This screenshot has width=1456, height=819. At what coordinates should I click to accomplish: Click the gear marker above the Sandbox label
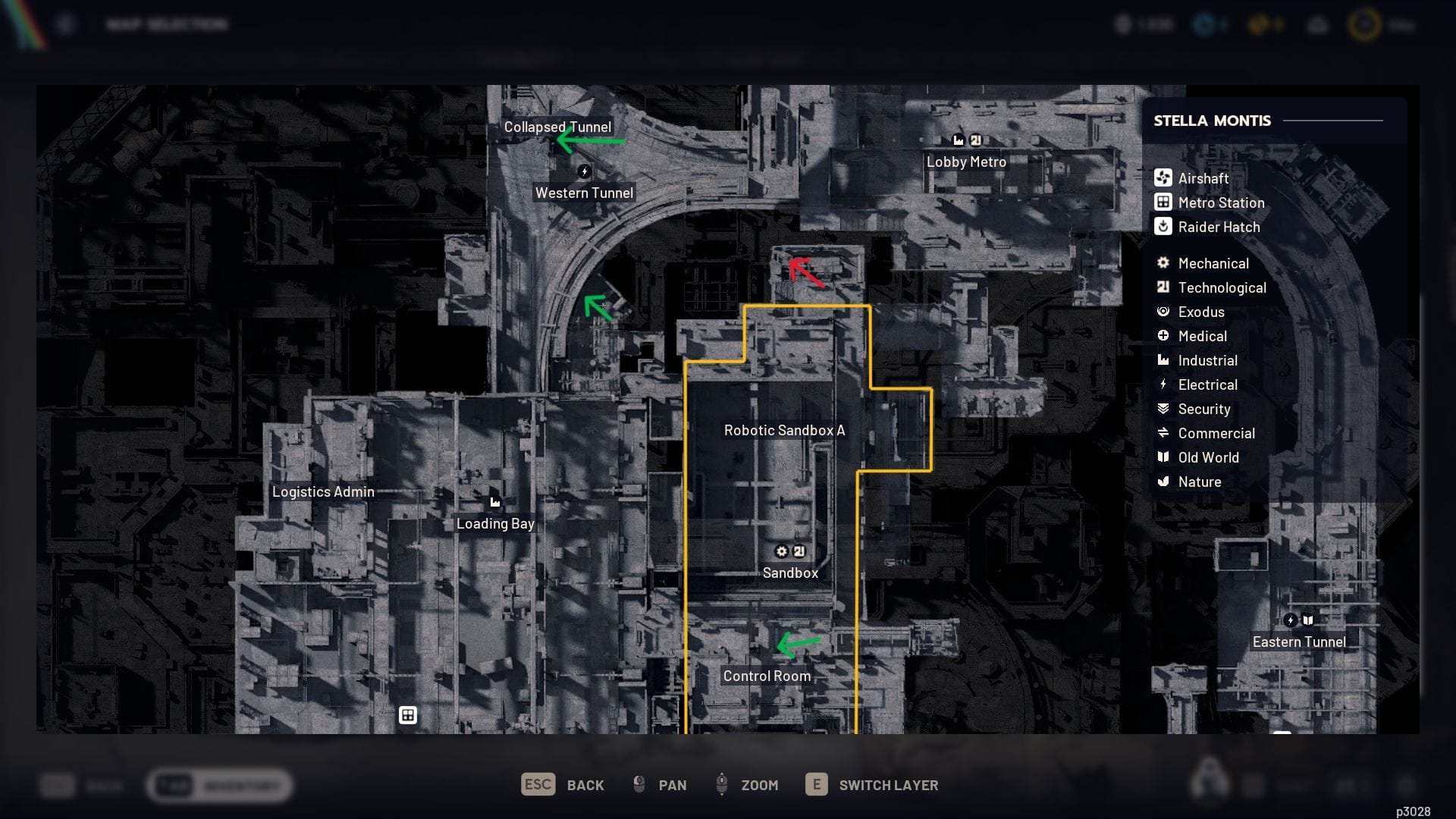tap(782, 551)
